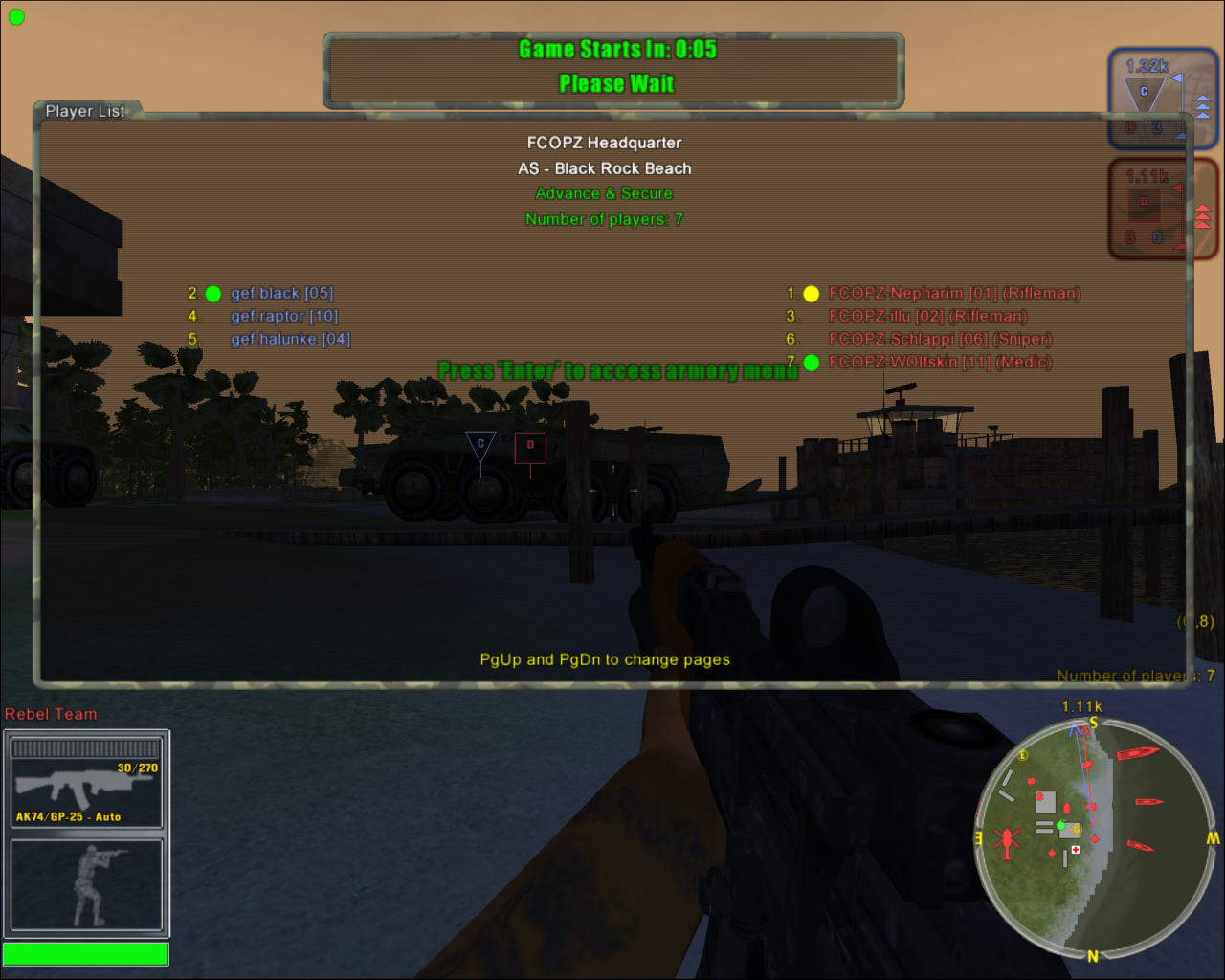Viewport: 1225px width, 980px height.
Task: Choose FCOPZ-W0lfskin [11] Medic entry
Action: (940, 363)
